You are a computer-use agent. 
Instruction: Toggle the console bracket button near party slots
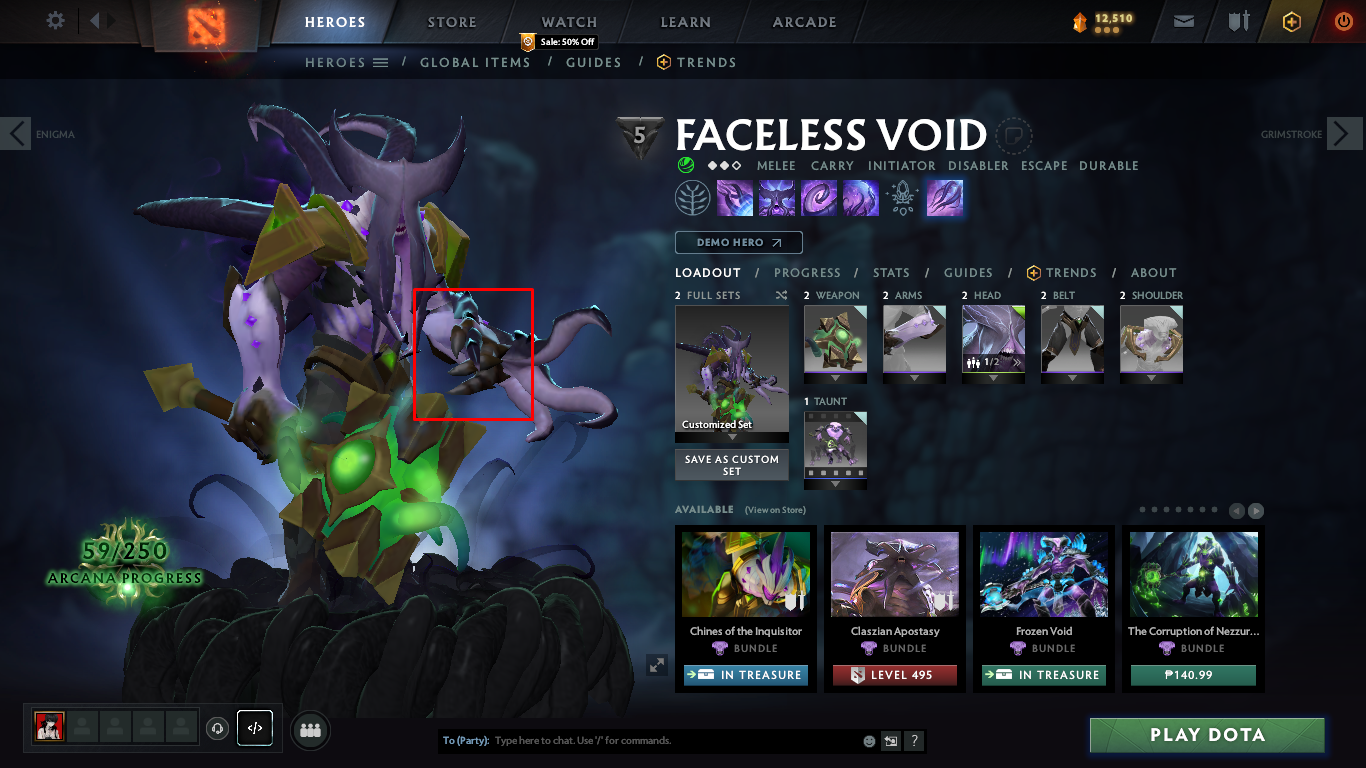coord(255,729)
